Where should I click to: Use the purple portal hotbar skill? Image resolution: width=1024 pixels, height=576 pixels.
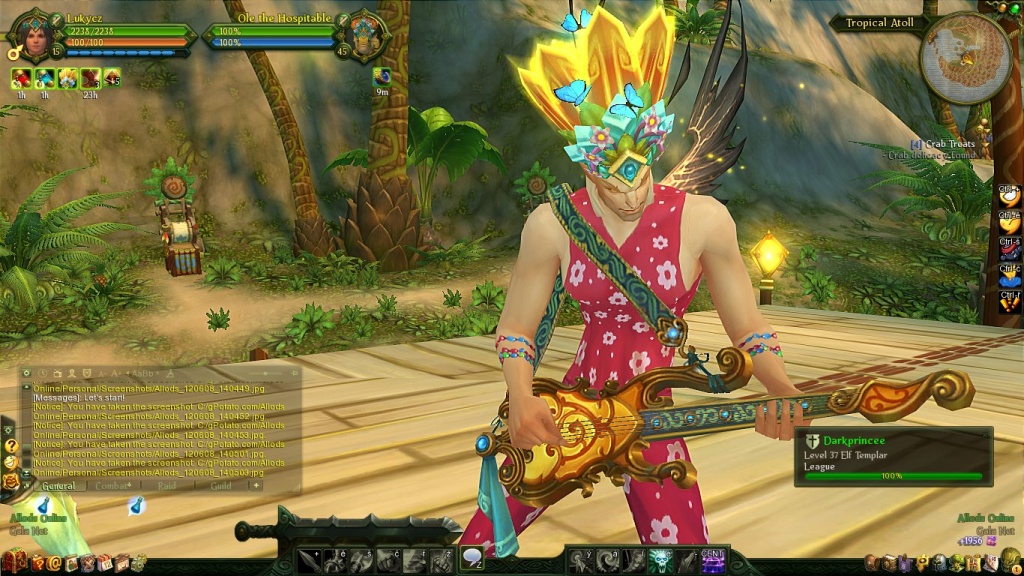[713, 561]
